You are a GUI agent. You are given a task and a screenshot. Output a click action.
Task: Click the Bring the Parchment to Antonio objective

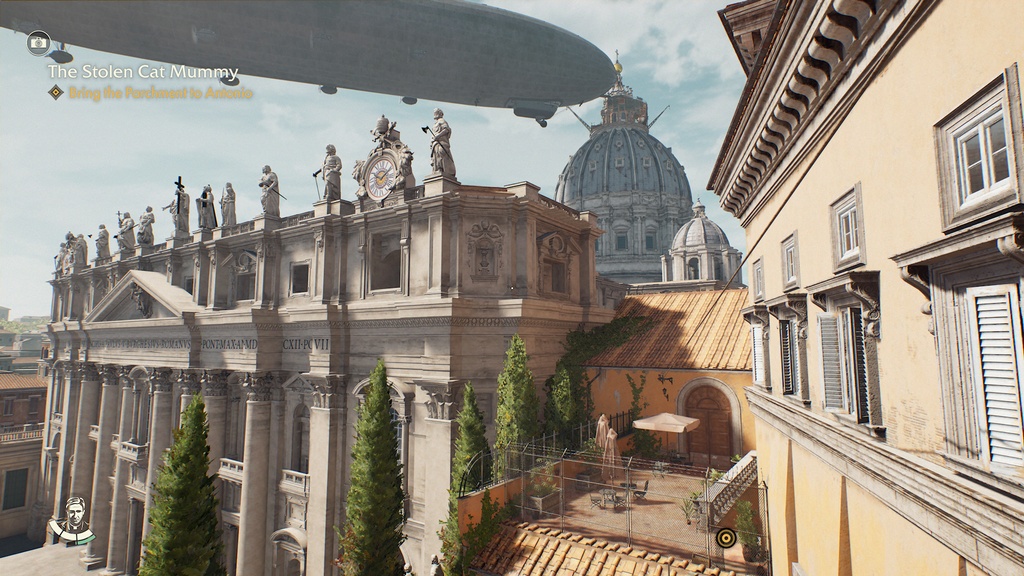pos(159,93)
